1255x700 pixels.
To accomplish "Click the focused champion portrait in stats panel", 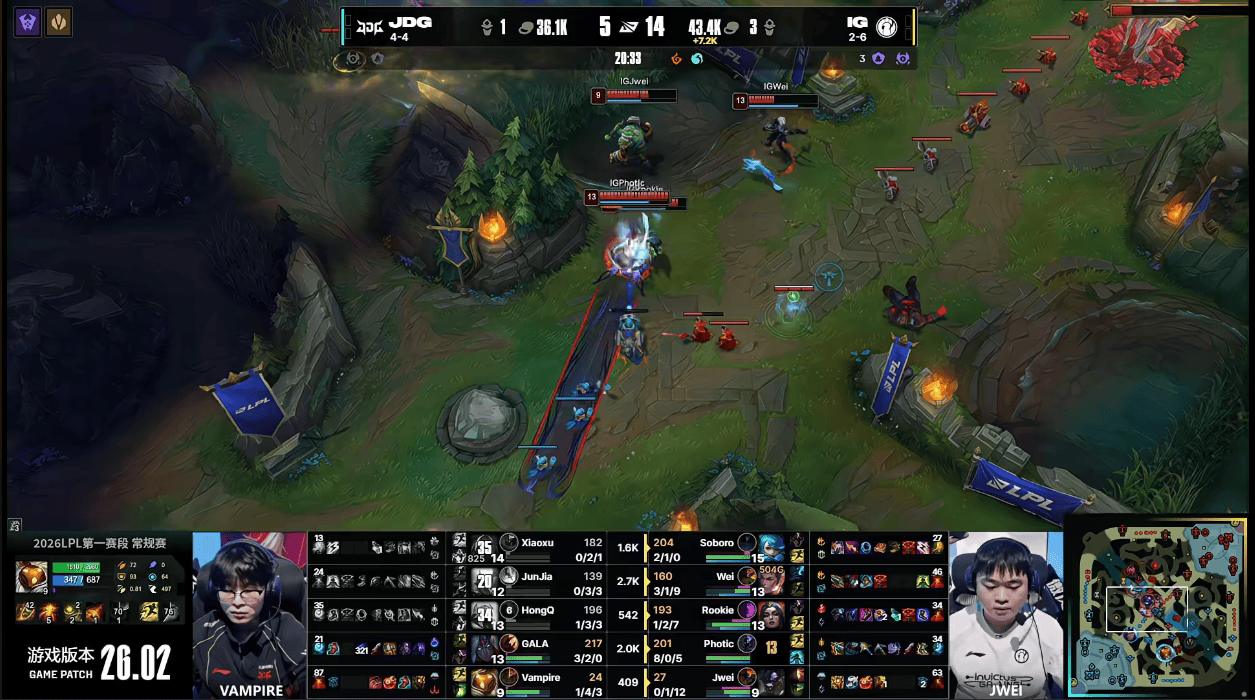I will [30, 577].
